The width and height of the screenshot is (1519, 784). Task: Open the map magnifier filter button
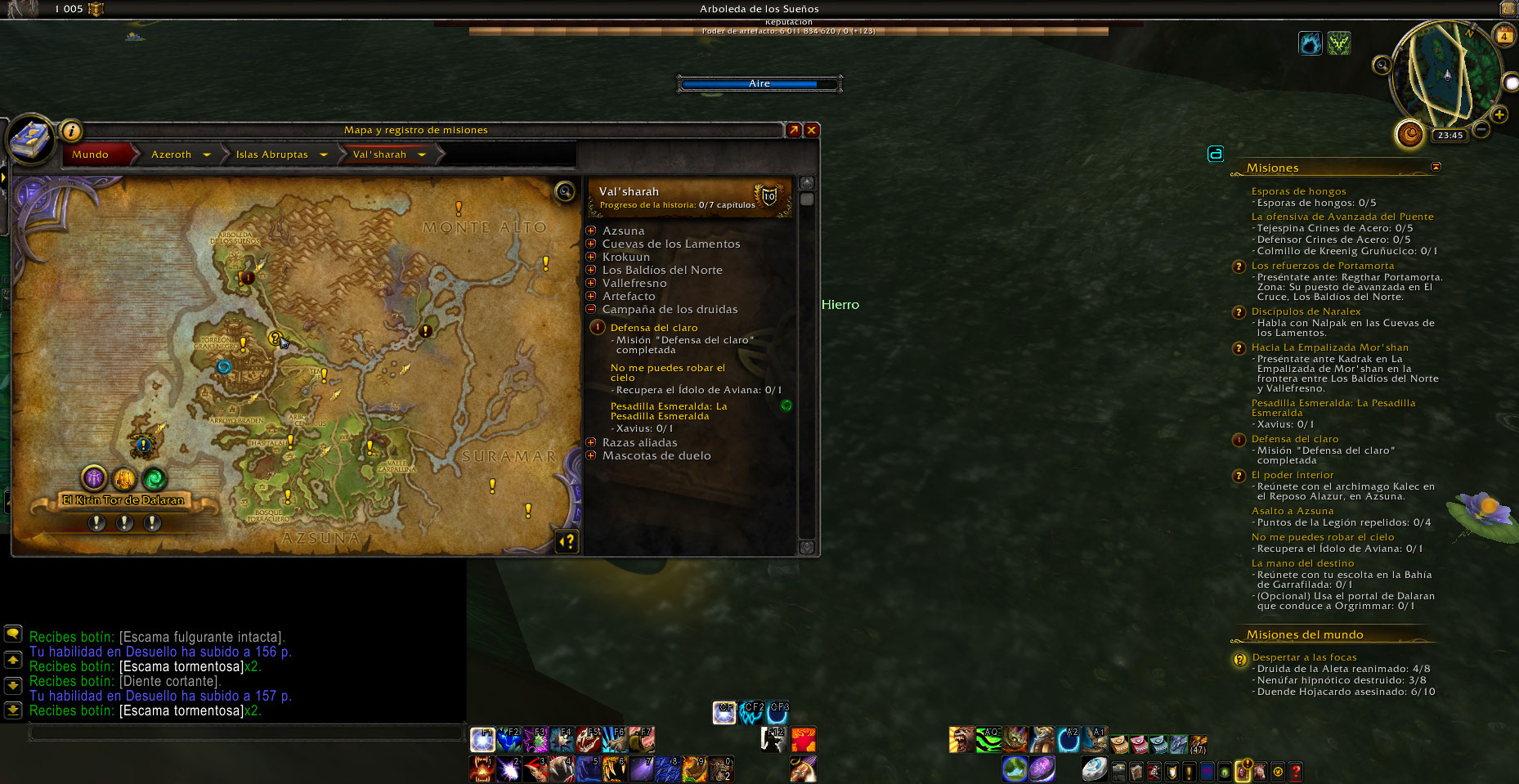point(565,192)
